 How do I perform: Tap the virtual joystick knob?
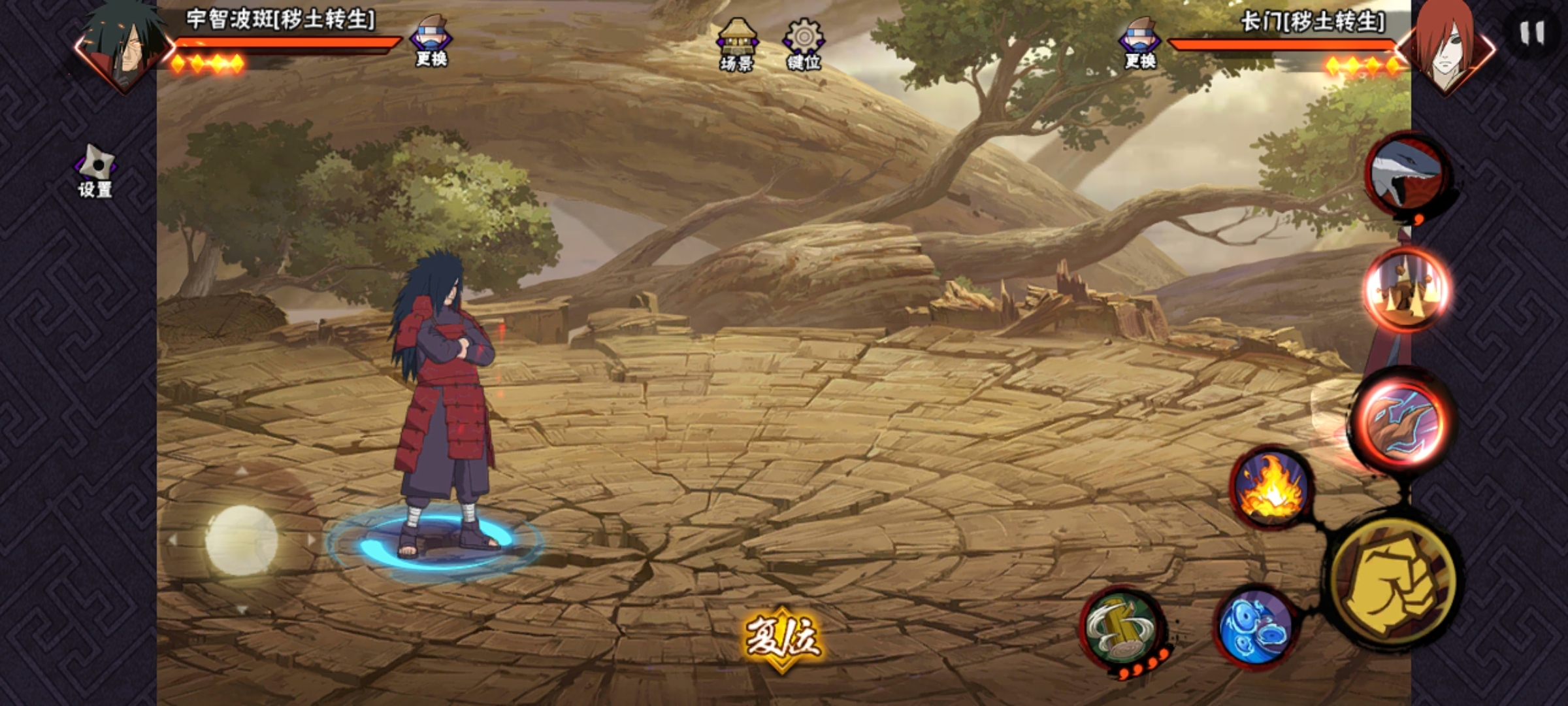point(241,541)
